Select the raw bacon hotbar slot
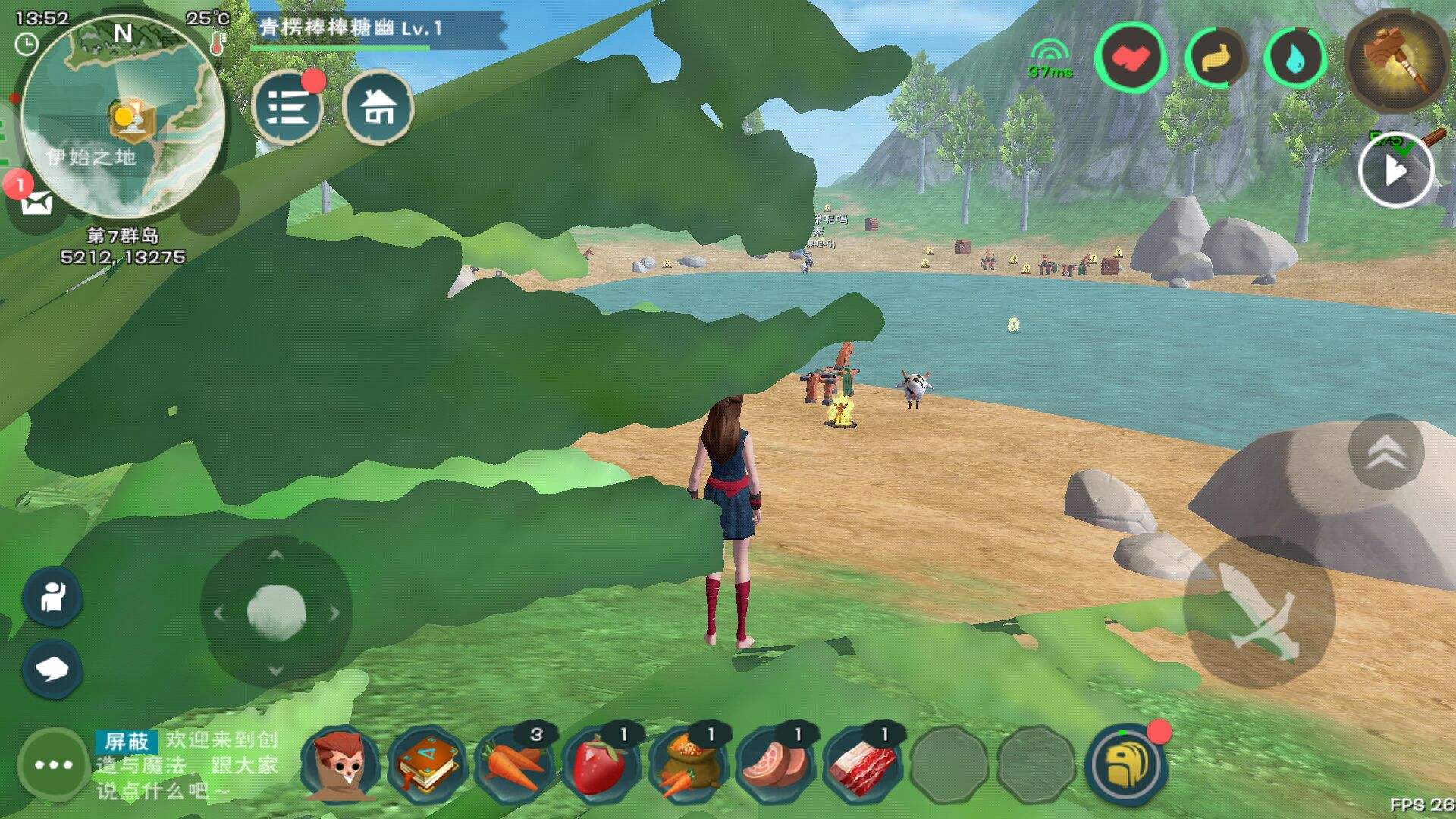Viewport: 1456px width, 819px height. tap(861, 764)
